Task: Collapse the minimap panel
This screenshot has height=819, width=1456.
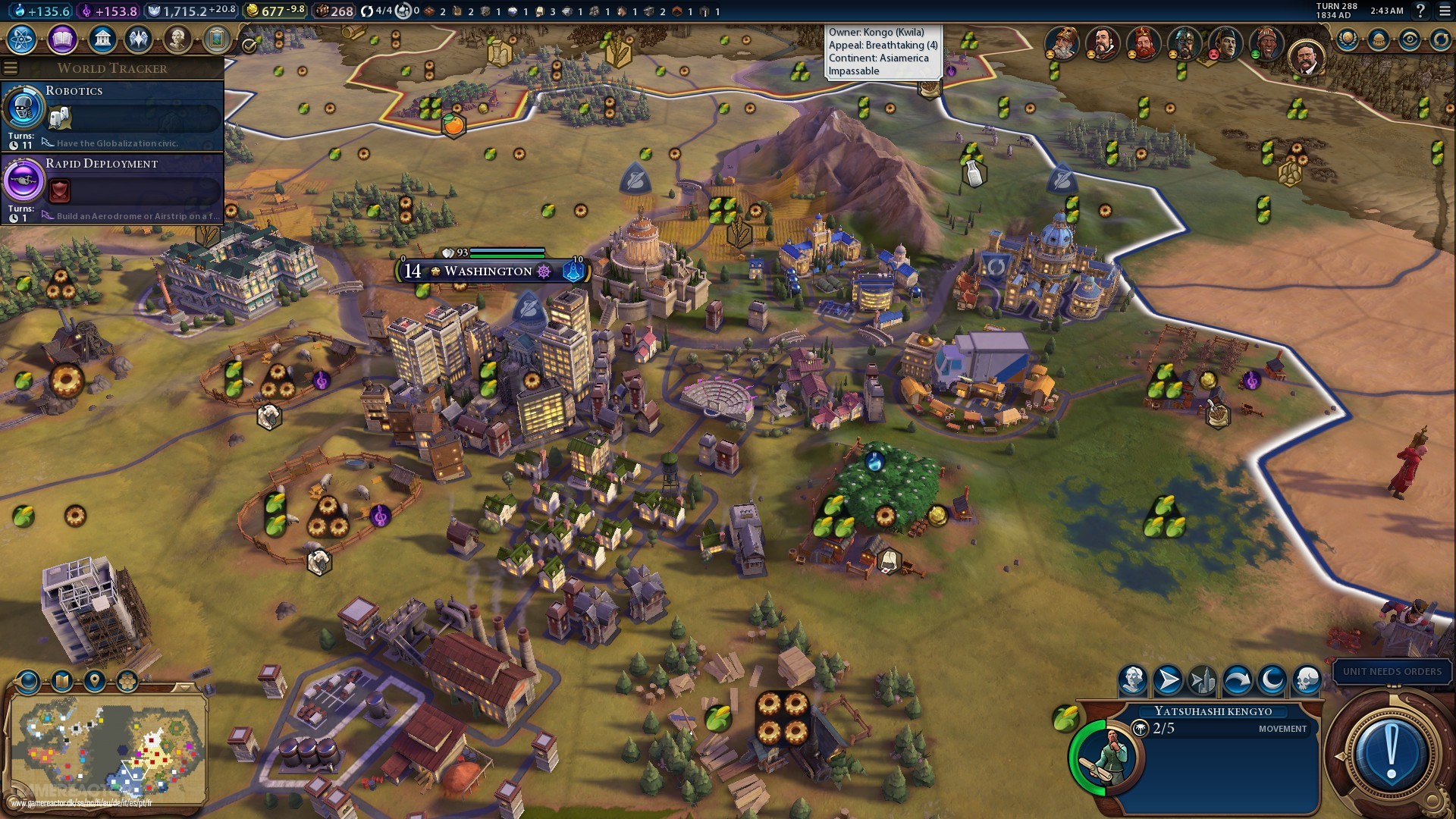Action: 185,688
